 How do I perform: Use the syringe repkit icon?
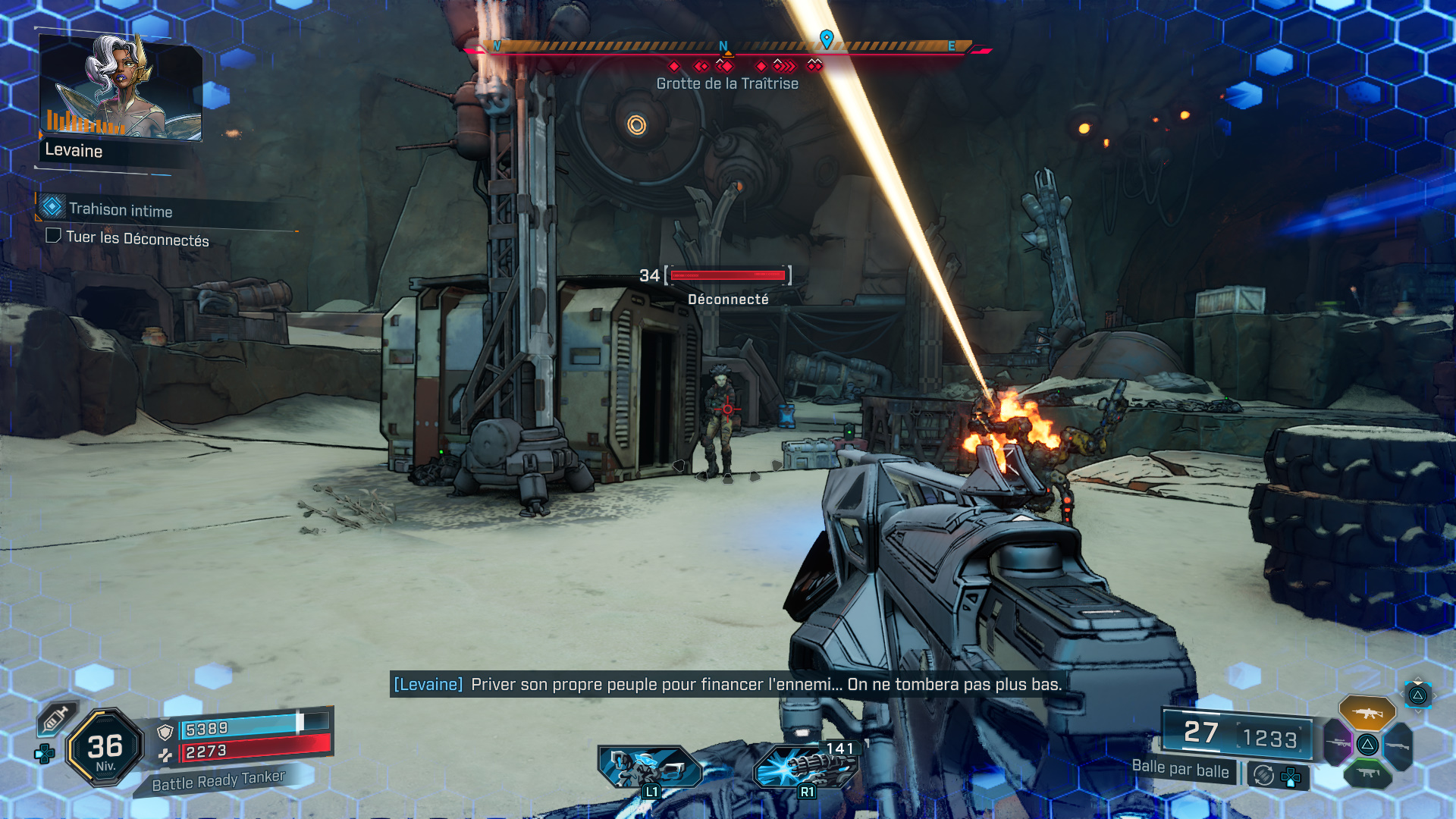click(56, 717)
